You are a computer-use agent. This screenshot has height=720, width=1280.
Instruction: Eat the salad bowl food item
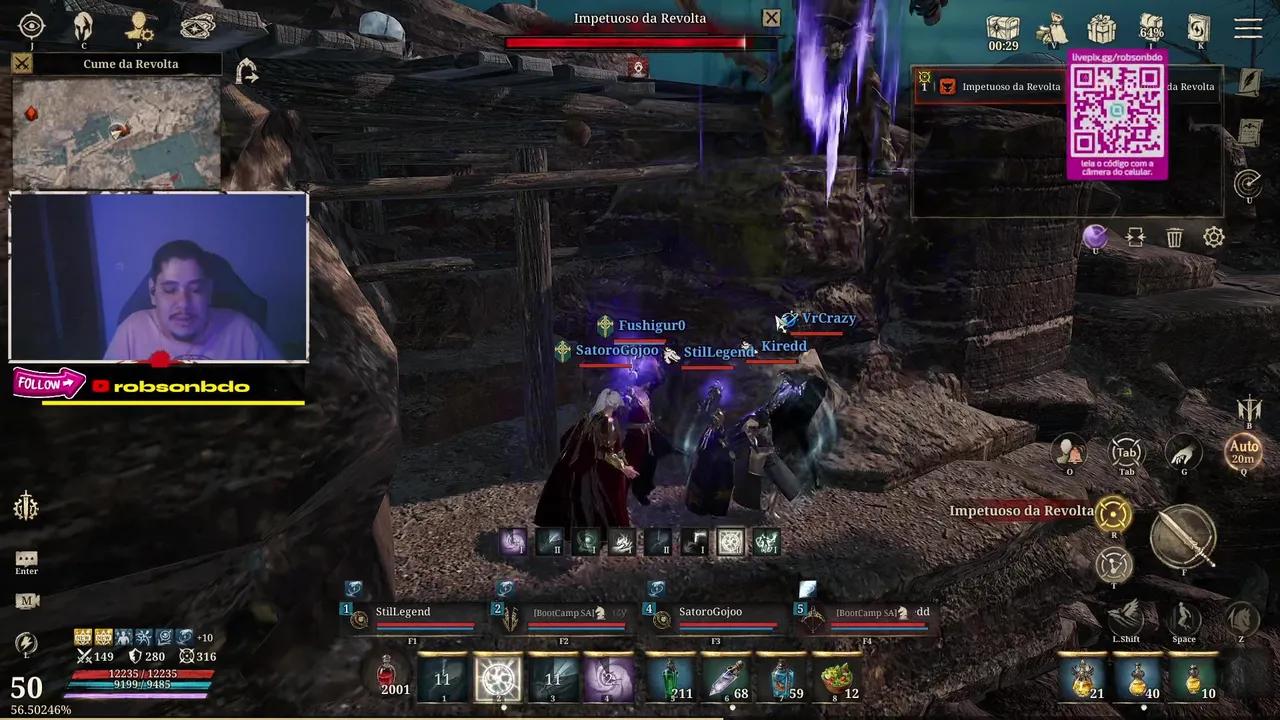838,679
